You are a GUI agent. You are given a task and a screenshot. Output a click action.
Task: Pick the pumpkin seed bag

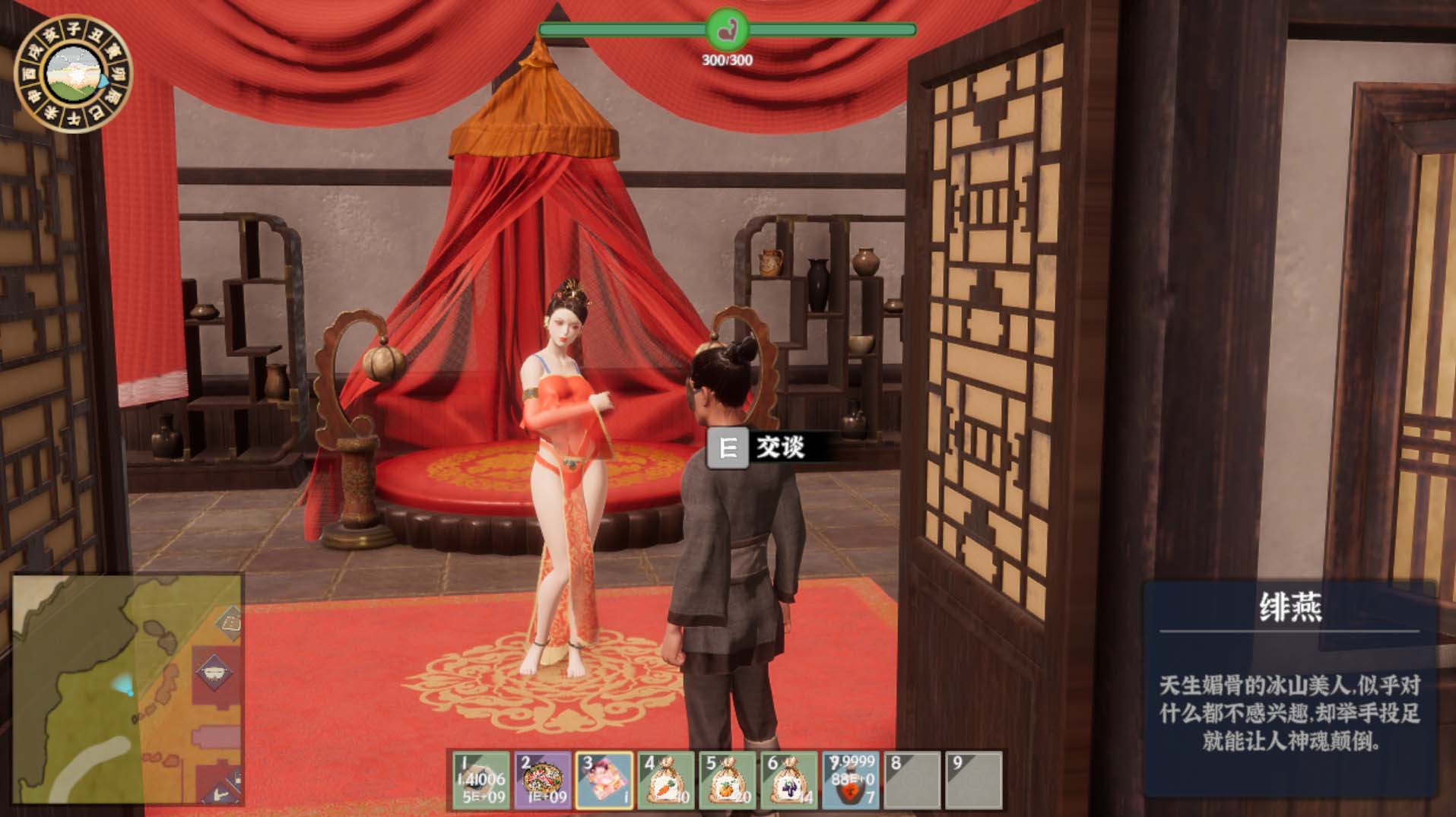point(728,779)
